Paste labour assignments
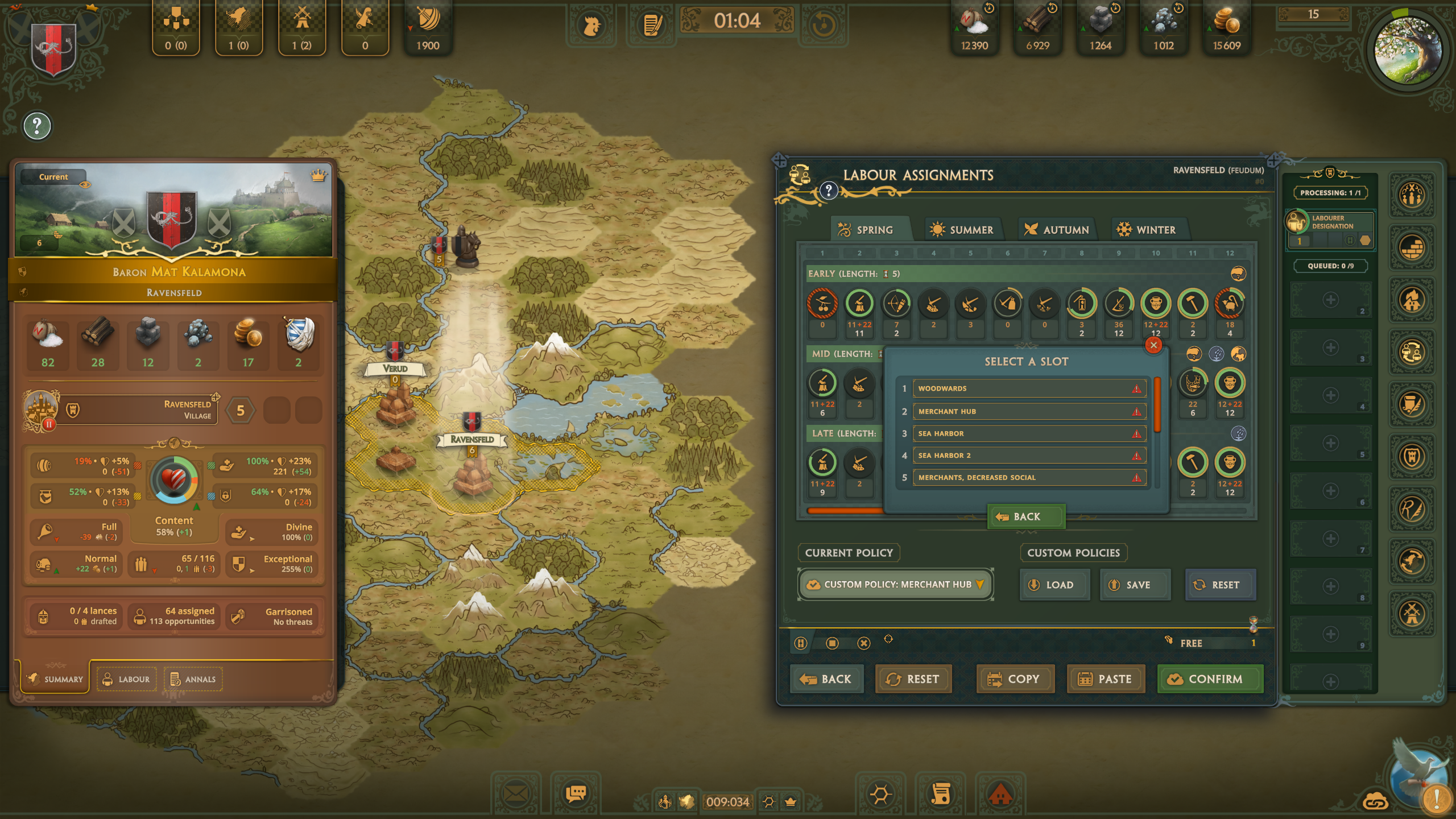Viewport: 1456px width, 819px height. point(1106,679)
